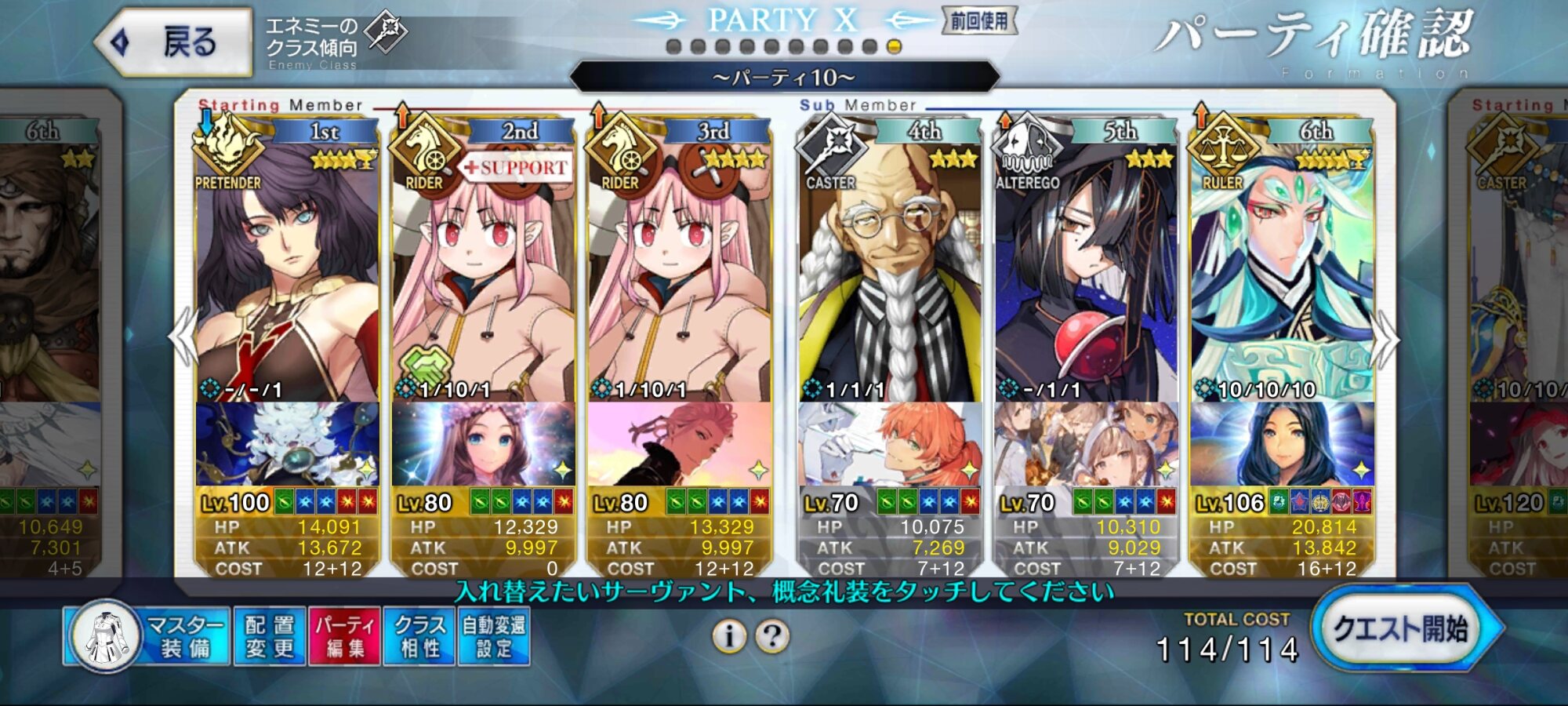Select the 6th slot Ruler servant card

pos(1282,275)
